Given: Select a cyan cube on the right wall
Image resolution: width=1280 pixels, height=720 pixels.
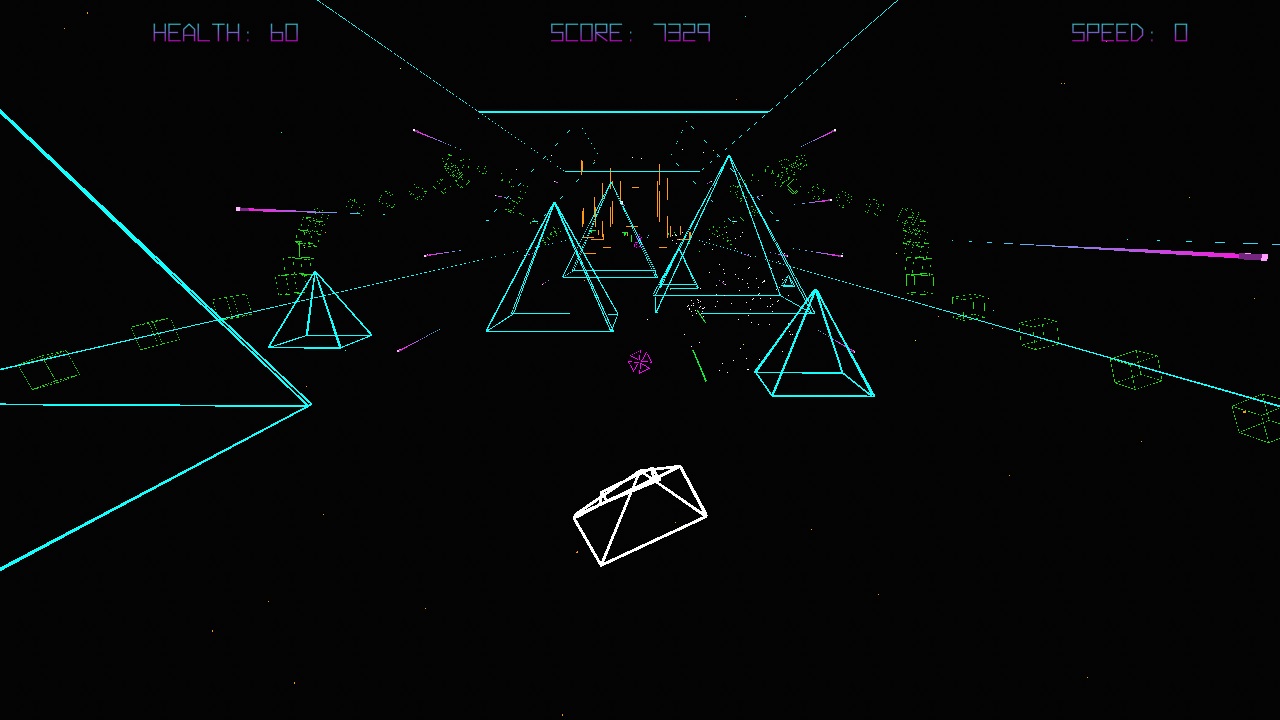Looking at the screenshot, I should [1138, 368].
